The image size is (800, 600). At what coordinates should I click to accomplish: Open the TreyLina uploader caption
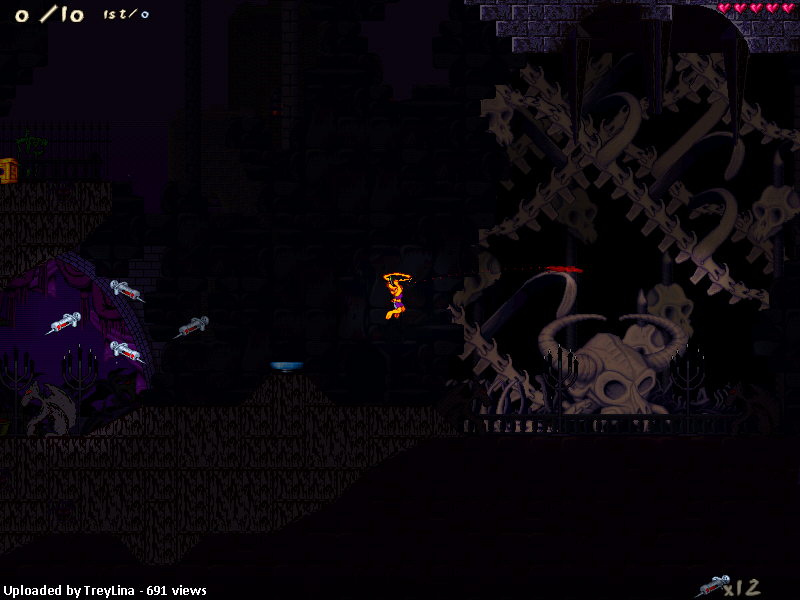tap(103, 591)
